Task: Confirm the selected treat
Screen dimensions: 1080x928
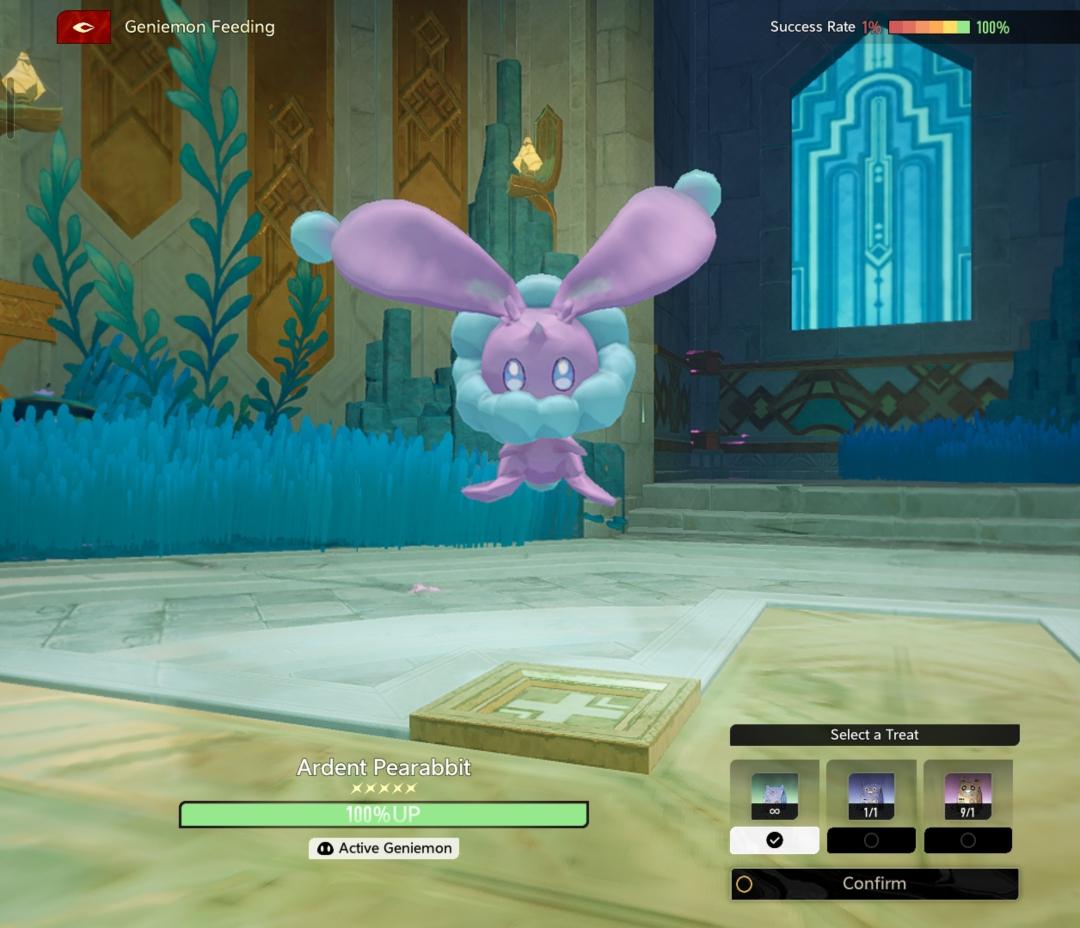Action: 874,884
